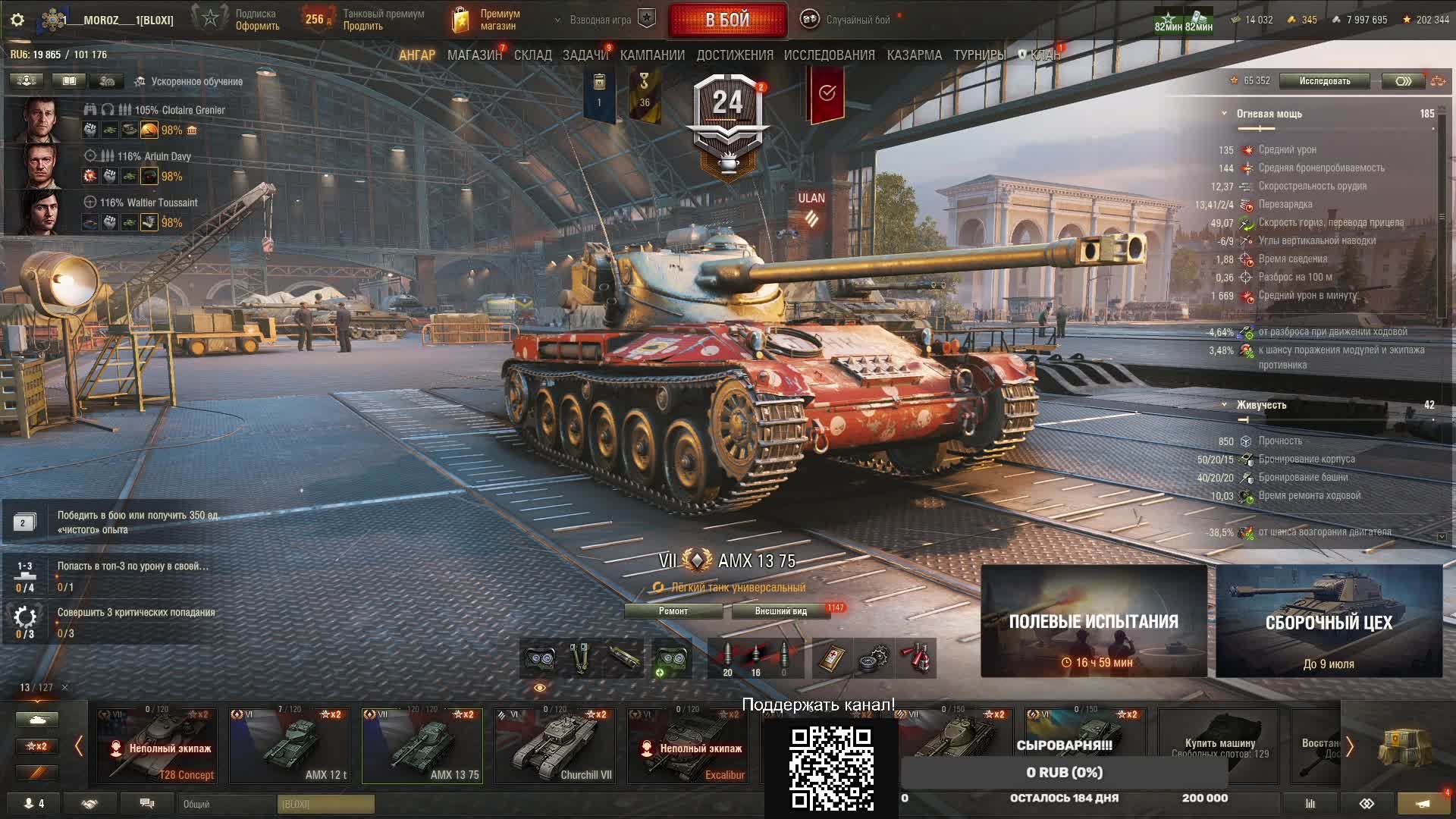Switch to the КАЗАРМА tab

(x=914, y=55)
